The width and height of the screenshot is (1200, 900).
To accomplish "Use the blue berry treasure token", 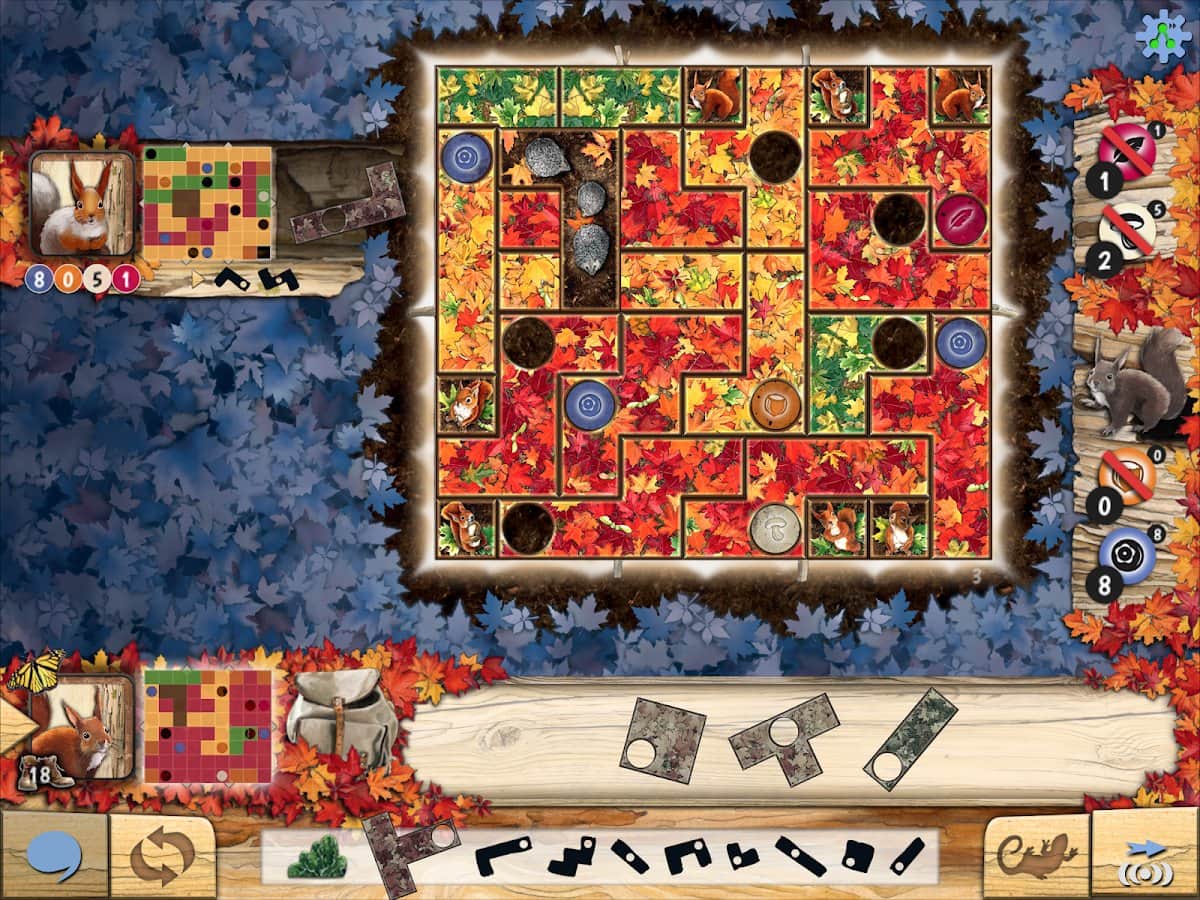I will pyautogui.click(x=1127, y=553).
